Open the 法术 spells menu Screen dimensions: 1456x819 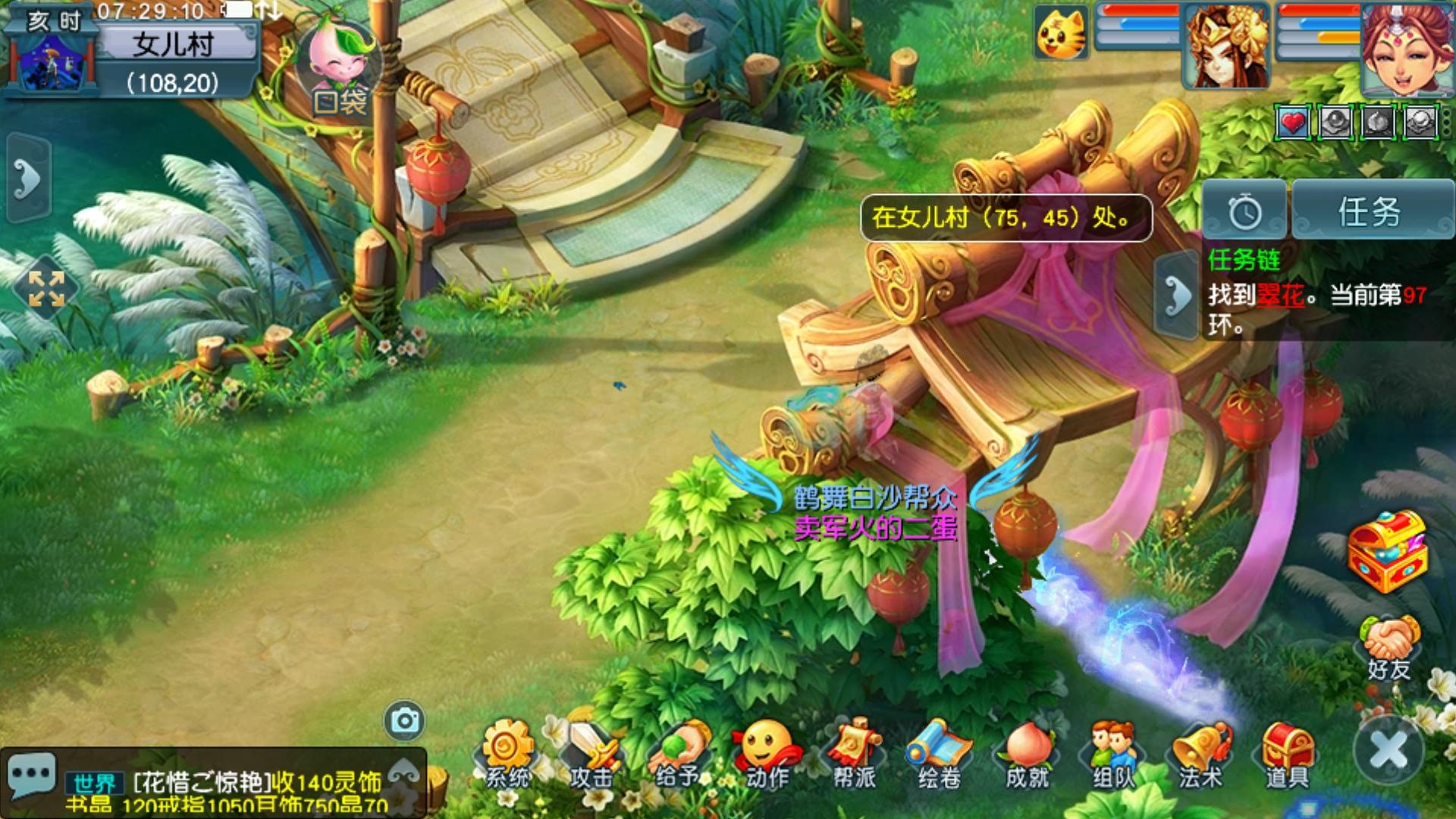coord(1200,754)
